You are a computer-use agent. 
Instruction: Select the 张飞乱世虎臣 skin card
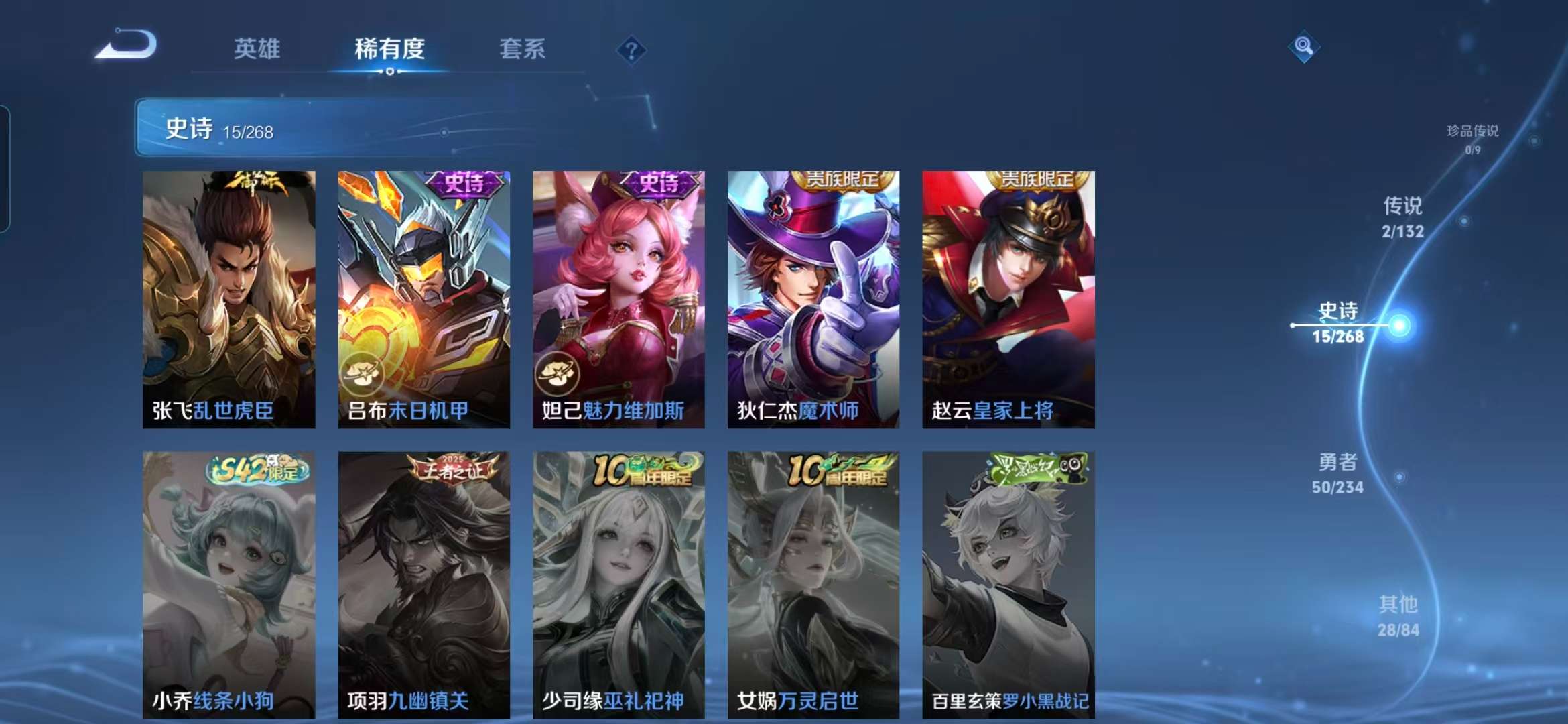point(229,302)
